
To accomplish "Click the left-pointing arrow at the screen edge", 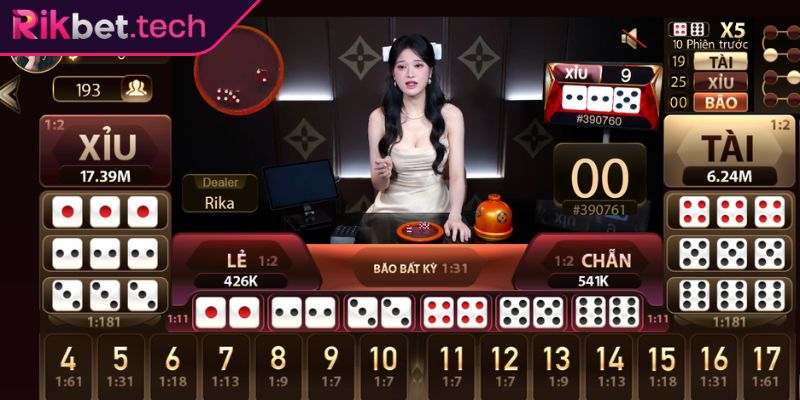I will (9, 95).
